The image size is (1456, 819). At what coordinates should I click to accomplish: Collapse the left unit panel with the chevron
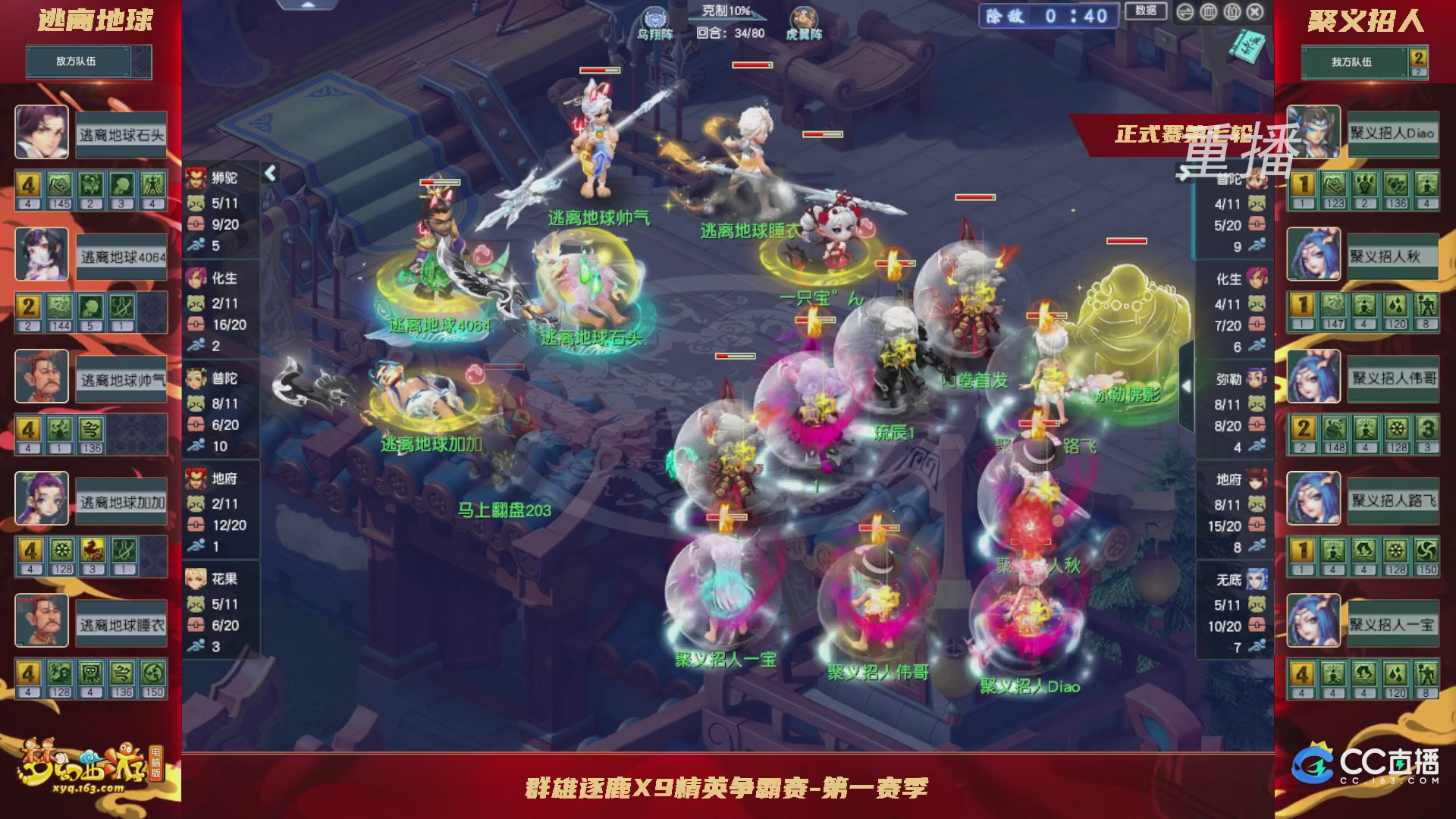(x=269, y=172)
